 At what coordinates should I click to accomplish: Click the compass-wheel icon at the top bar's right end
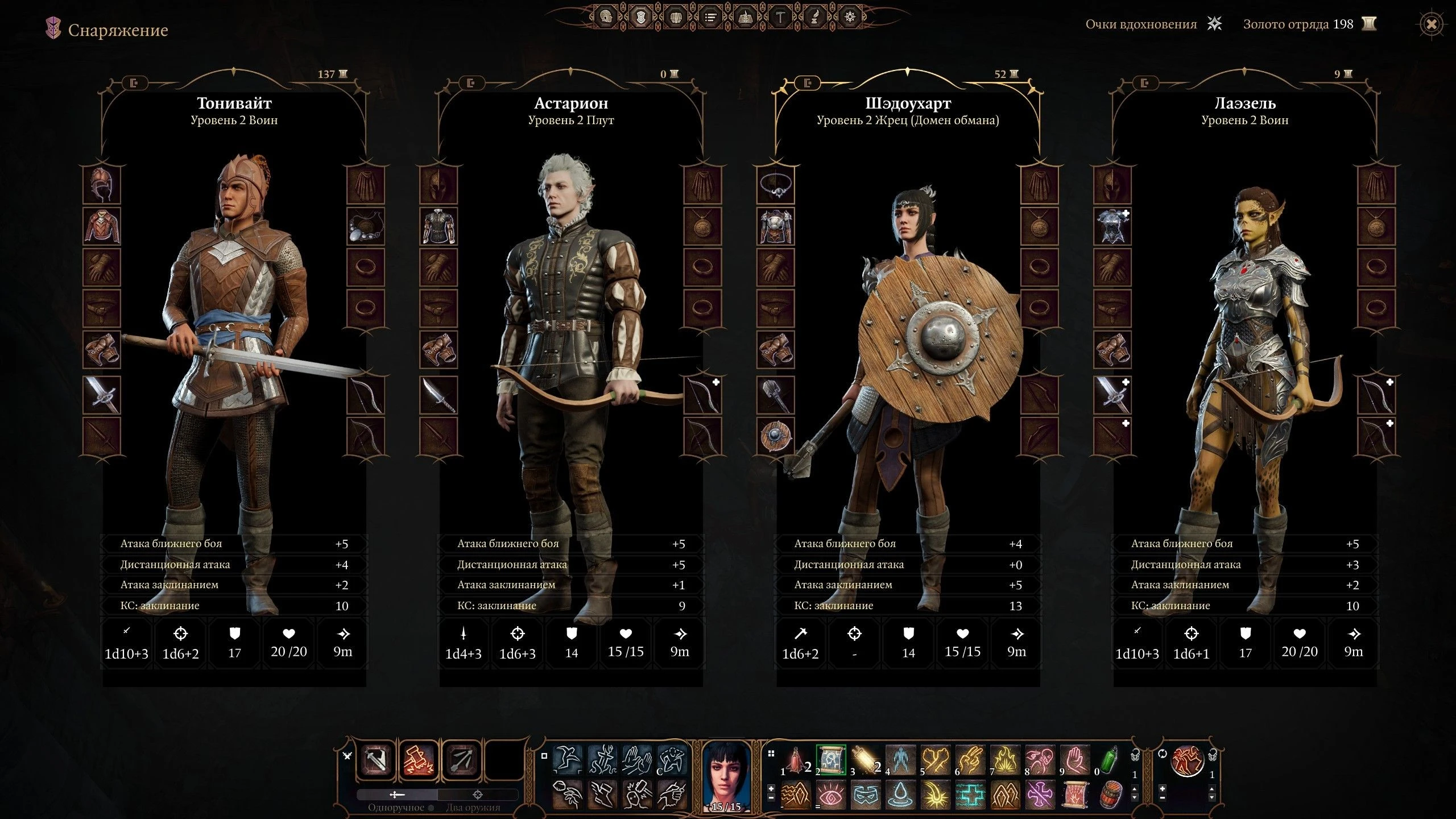coord(851,18)
